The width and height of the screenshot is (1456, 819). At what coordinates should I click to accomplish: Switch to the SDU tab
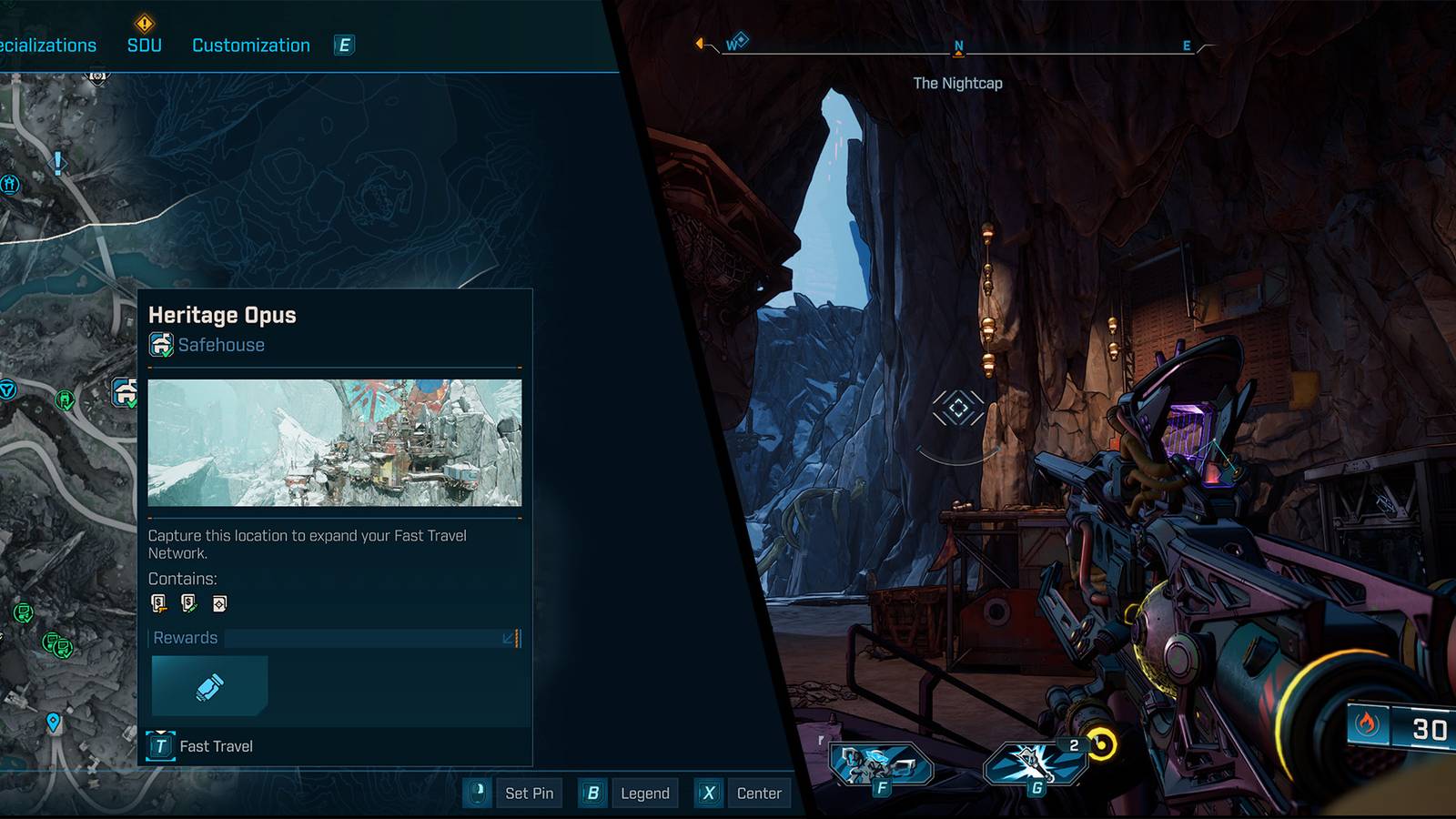pos(144,45)
